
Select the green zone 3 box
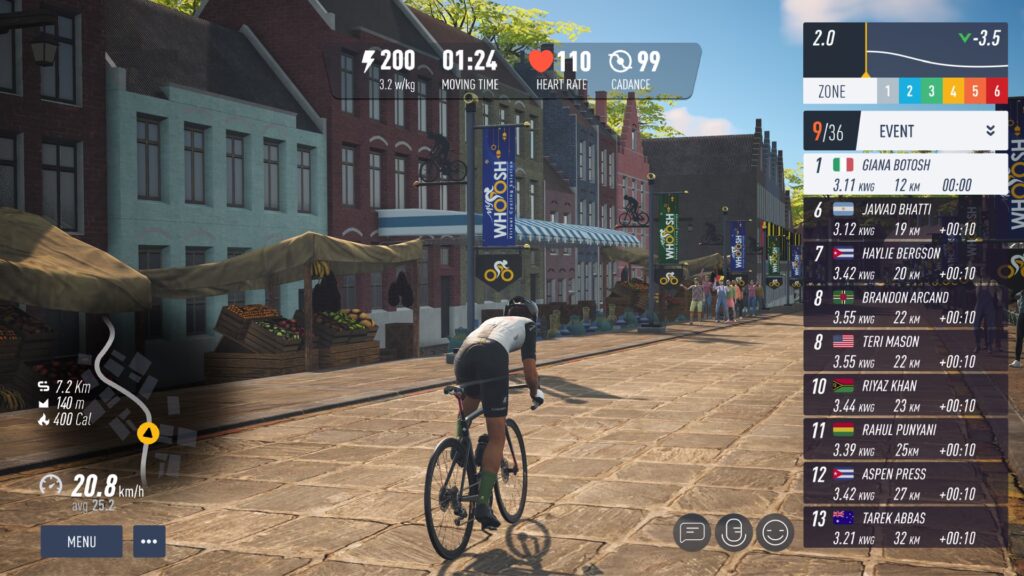(931, 91)
